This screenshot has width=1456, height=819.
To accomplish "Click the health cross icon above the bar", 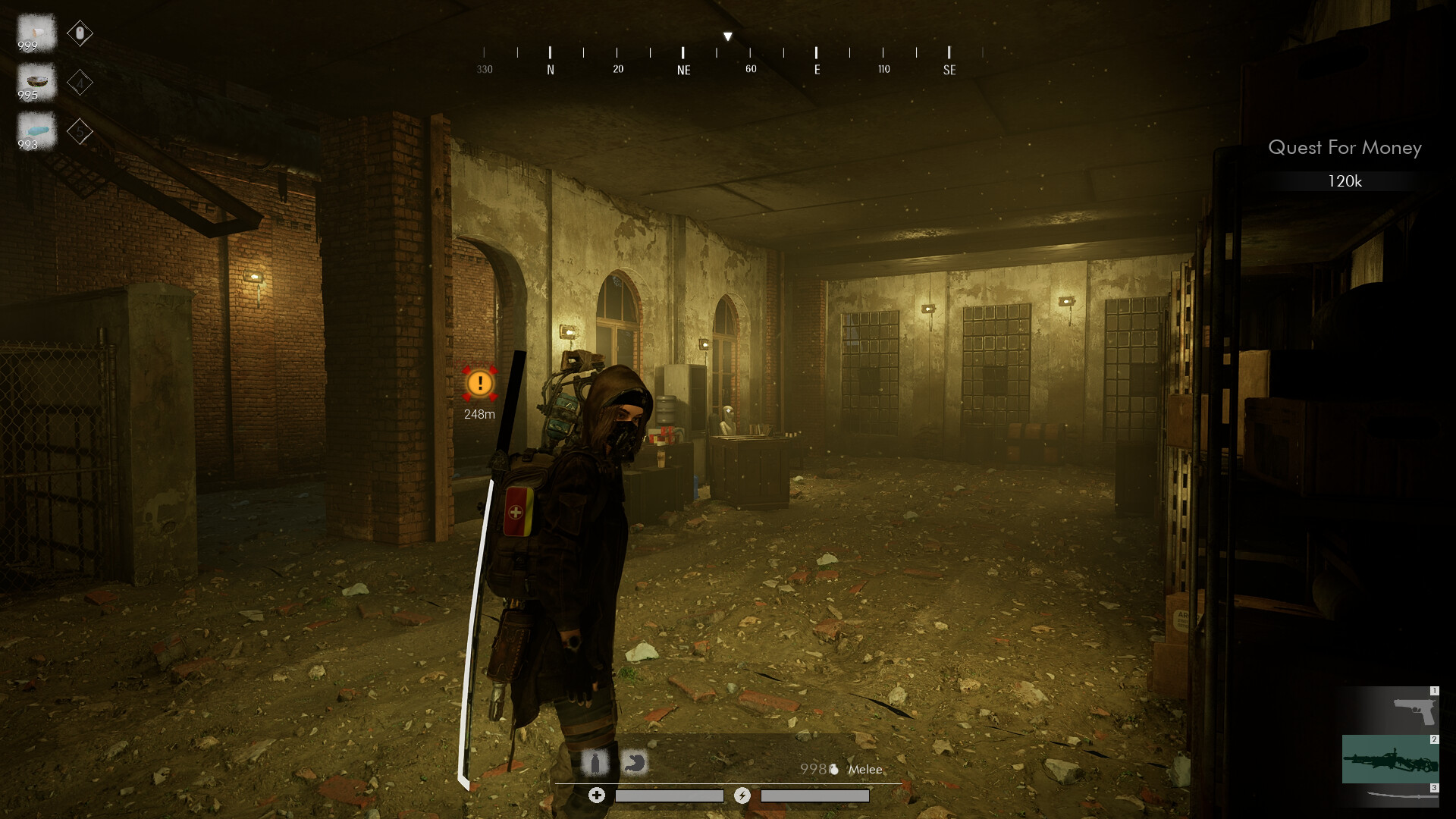I will [597, 795].
